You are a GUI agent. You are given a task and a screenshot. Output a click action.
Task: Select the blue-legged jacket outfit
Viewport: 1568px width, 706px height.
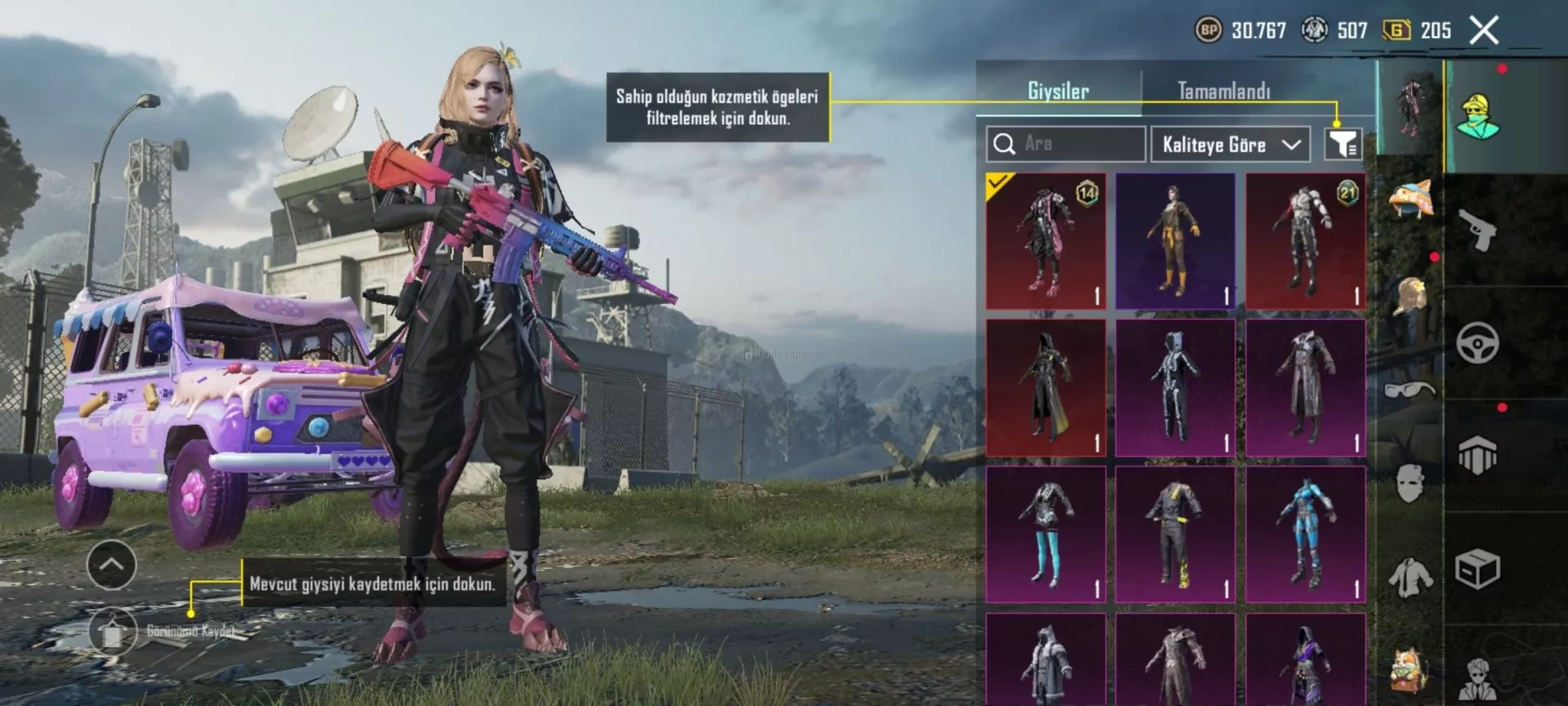pos(1045,534)
